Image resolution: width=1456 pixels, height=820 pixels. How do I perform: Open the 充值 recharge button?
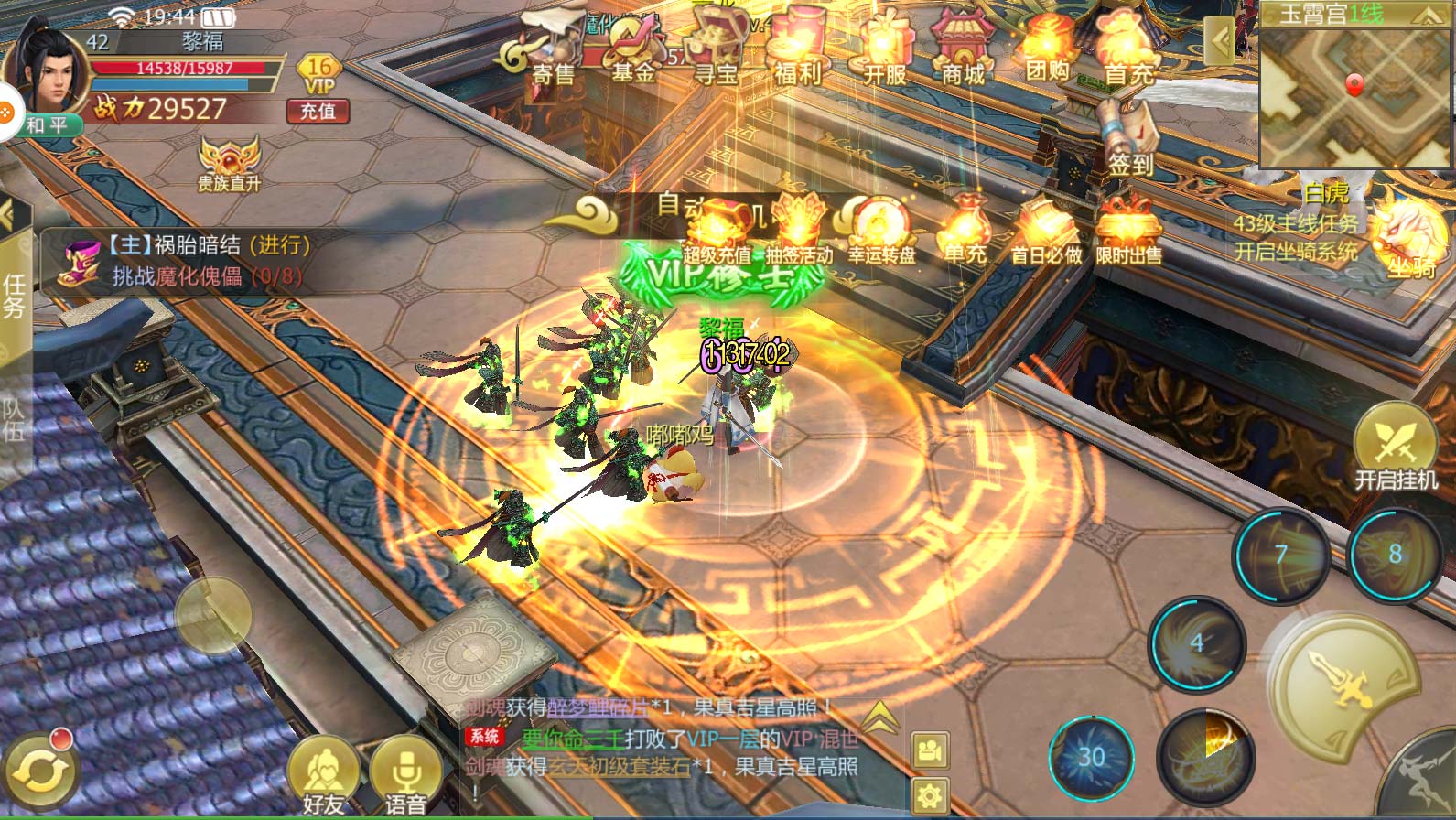click(x=318, y=111)
